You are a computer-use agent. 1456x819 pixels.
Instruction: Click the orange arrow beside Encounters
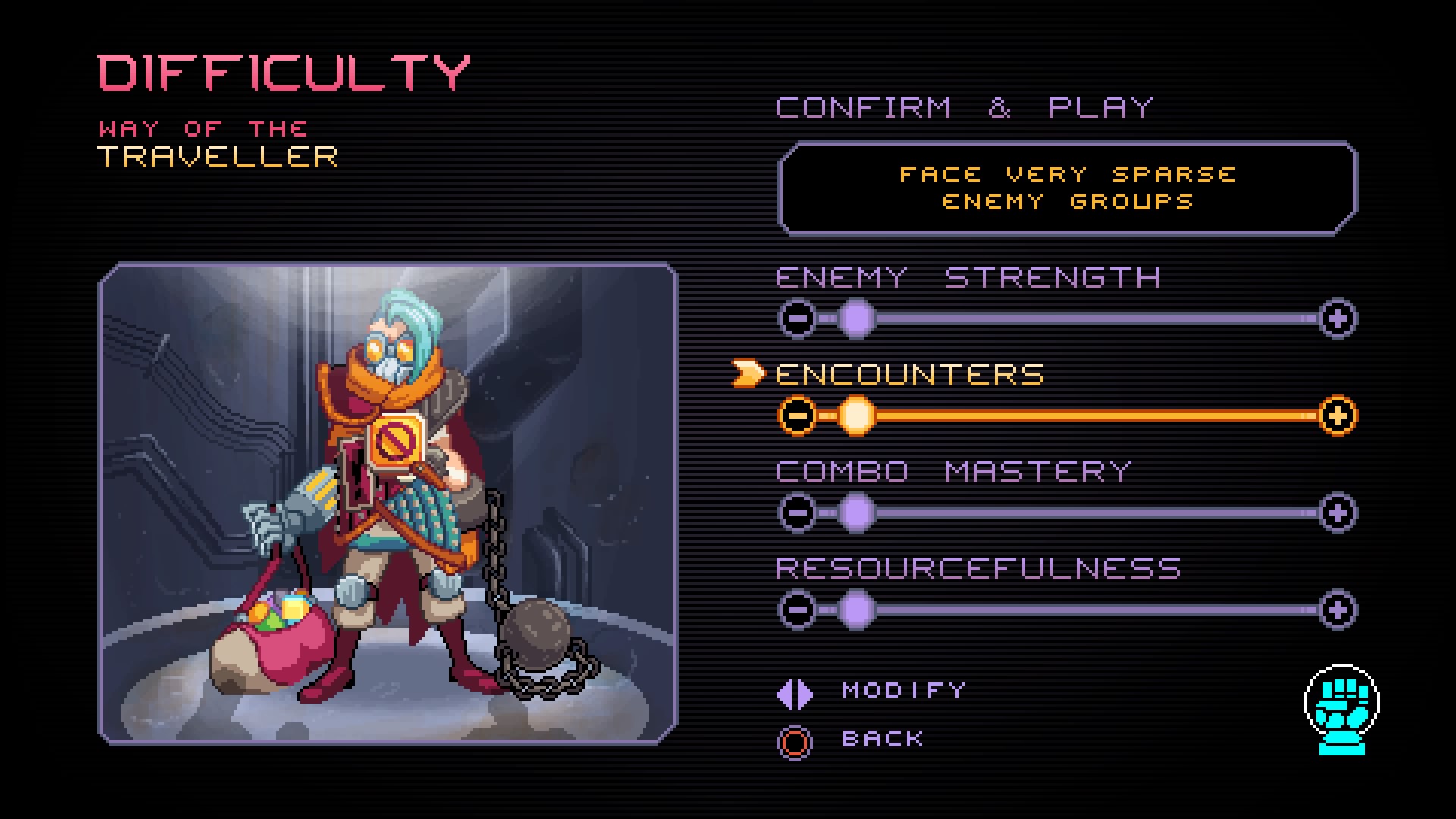[746, 373]
